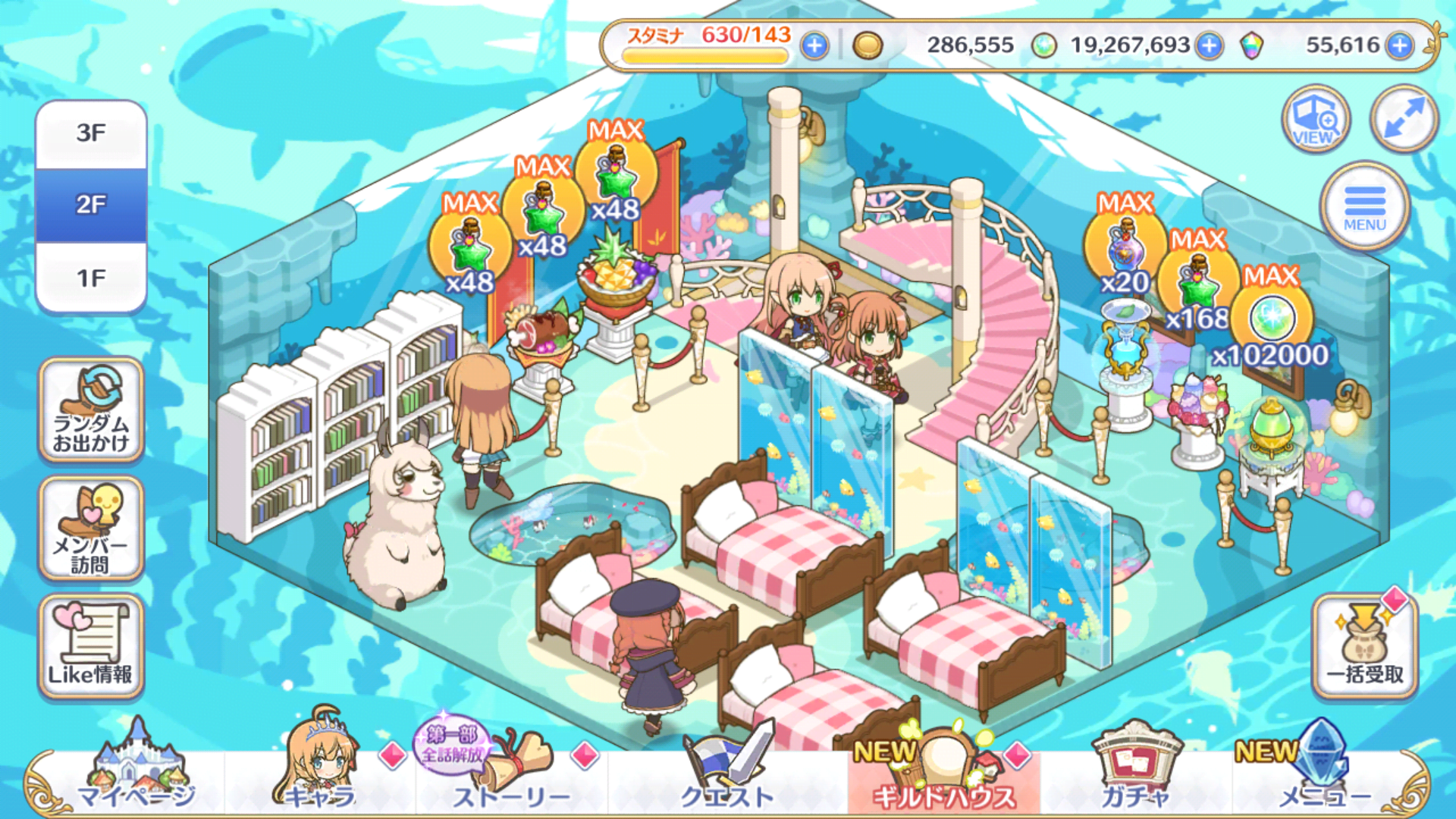Open the round MENU button
Screen dimensions: 1456x819
(x=1364, y=206)
